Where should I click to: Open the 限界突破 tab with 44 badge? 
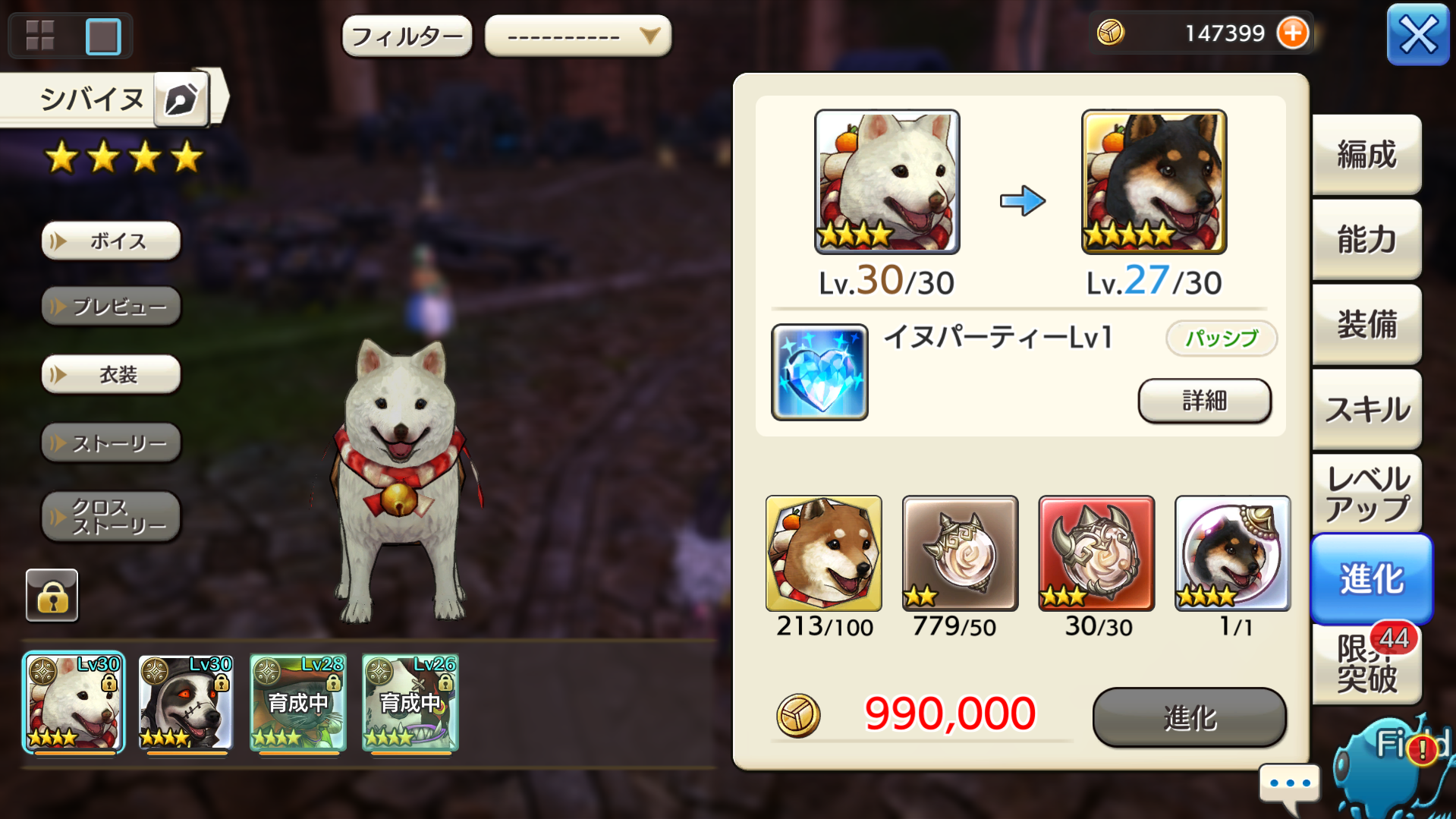1366,665
